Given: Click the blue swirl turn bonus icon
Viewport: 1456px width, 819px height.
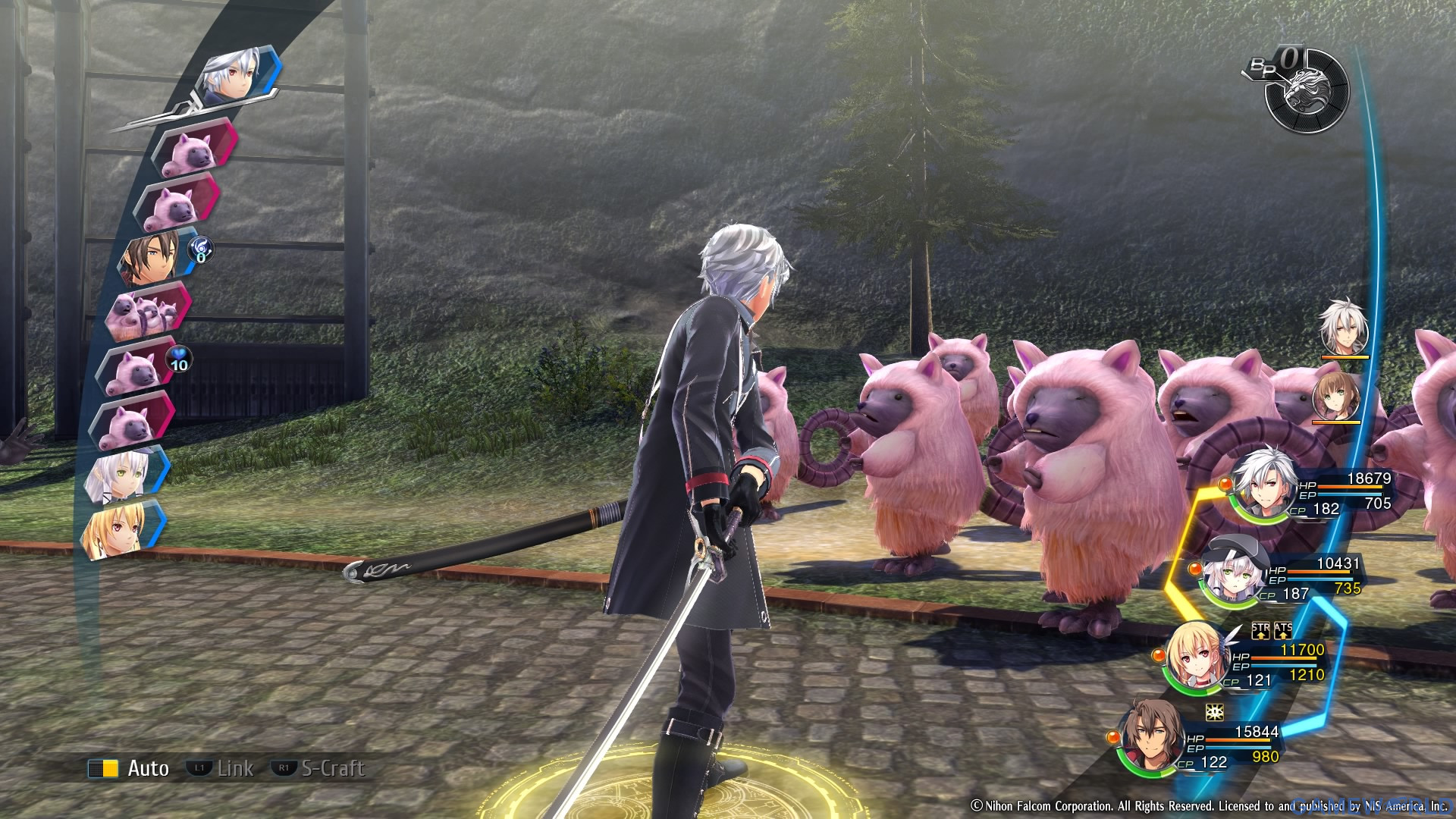Looking at the screenshot, I should click(201, 250).
